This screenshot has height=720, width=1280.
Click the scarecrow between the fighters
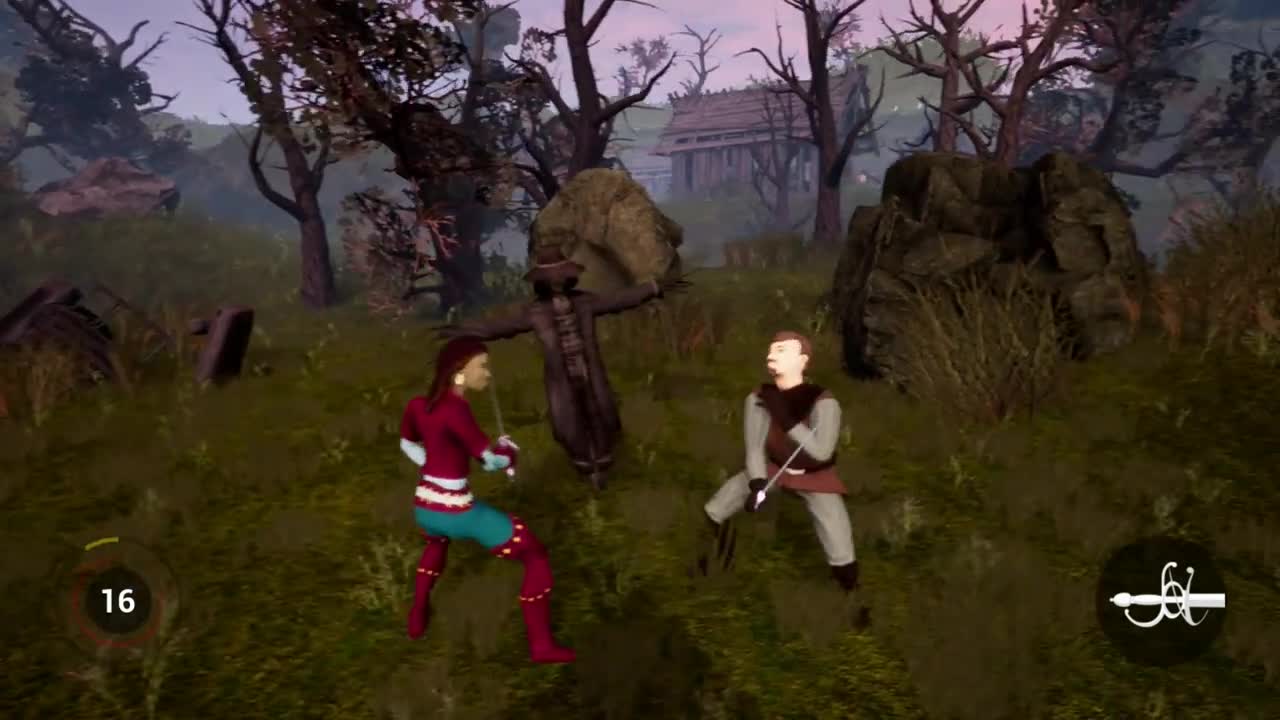click(570, 380)
